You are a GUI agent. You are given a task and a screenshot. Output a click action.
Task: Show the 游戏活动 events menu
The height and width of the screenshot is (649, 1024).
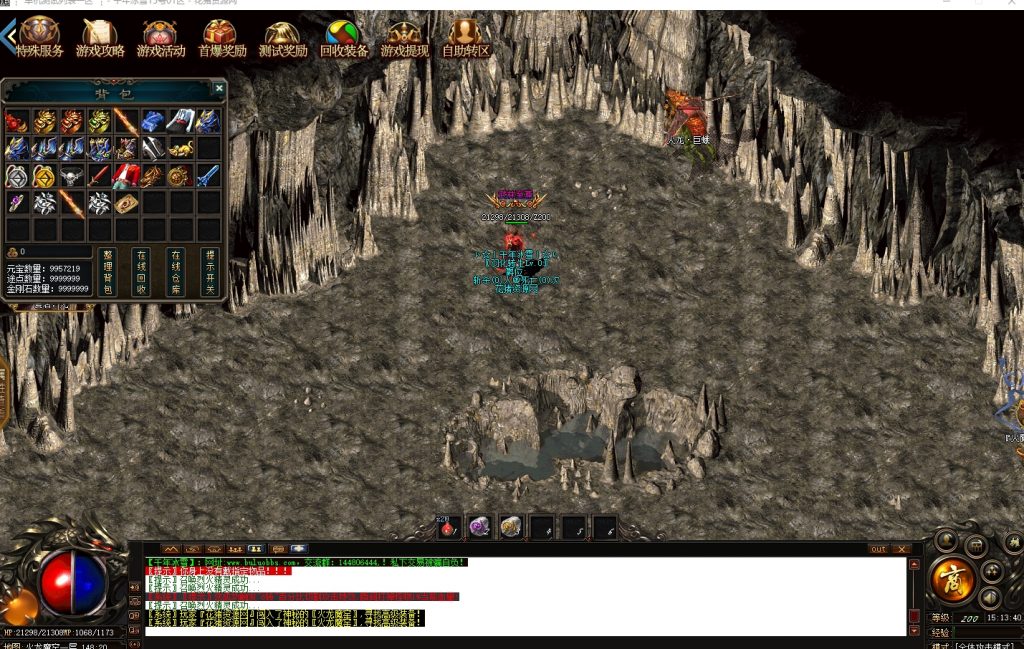(161, 38)
